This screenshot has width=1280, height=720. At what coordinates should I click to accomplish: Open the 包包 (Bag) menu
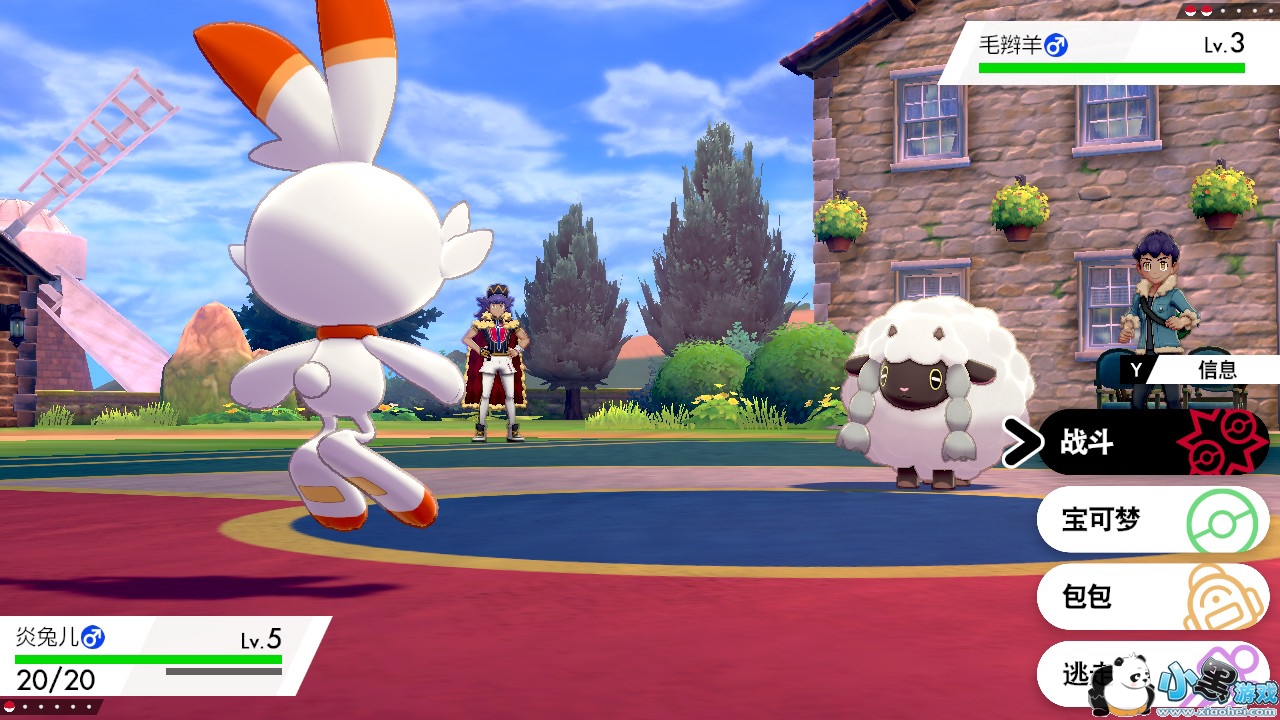[1150, 597]
